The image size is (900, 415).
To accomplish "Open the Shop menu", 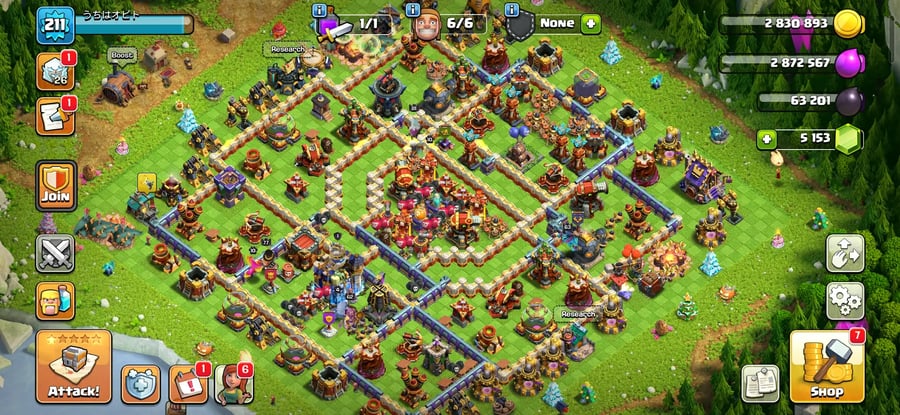I will (826, 367).
